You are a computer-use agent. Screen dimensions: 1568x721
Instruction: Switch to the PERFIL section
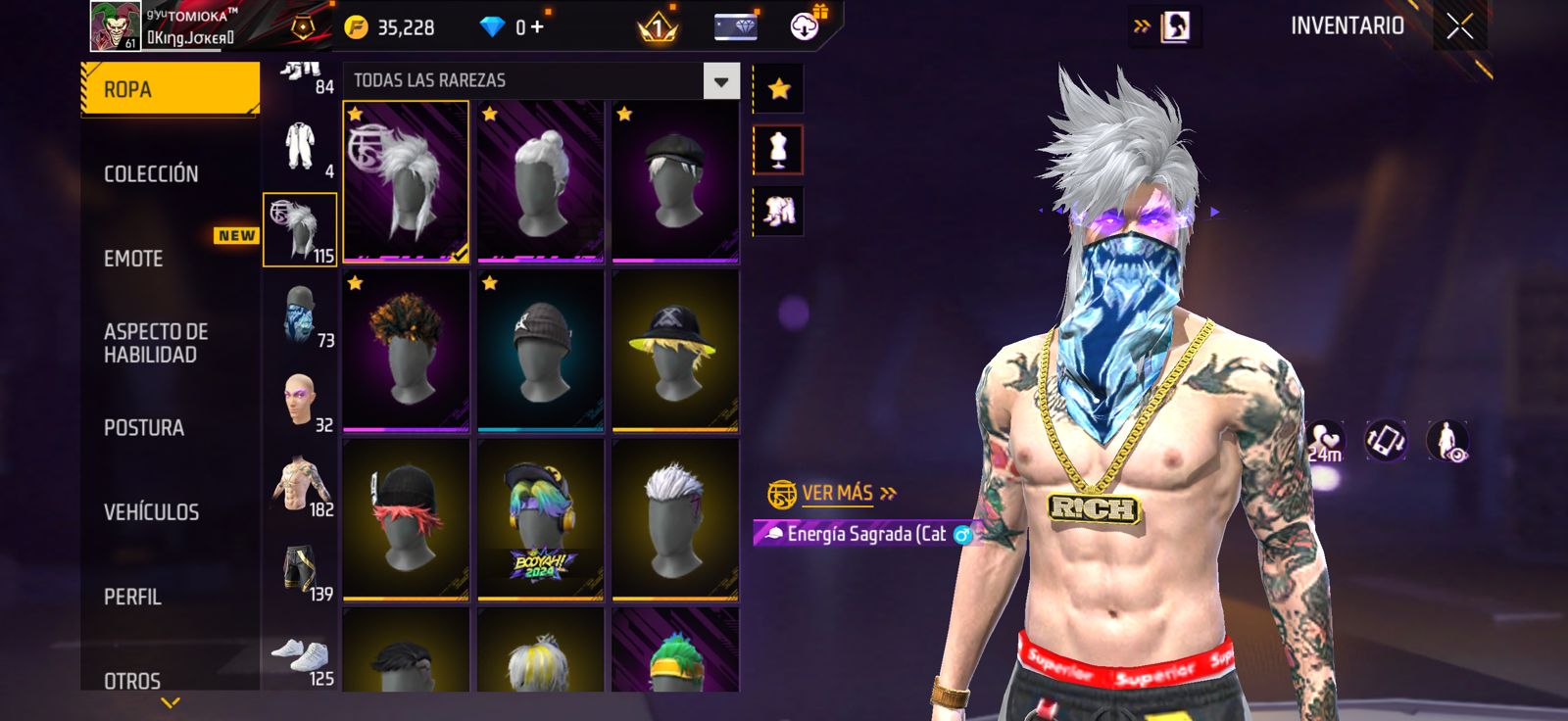[133, 597]
